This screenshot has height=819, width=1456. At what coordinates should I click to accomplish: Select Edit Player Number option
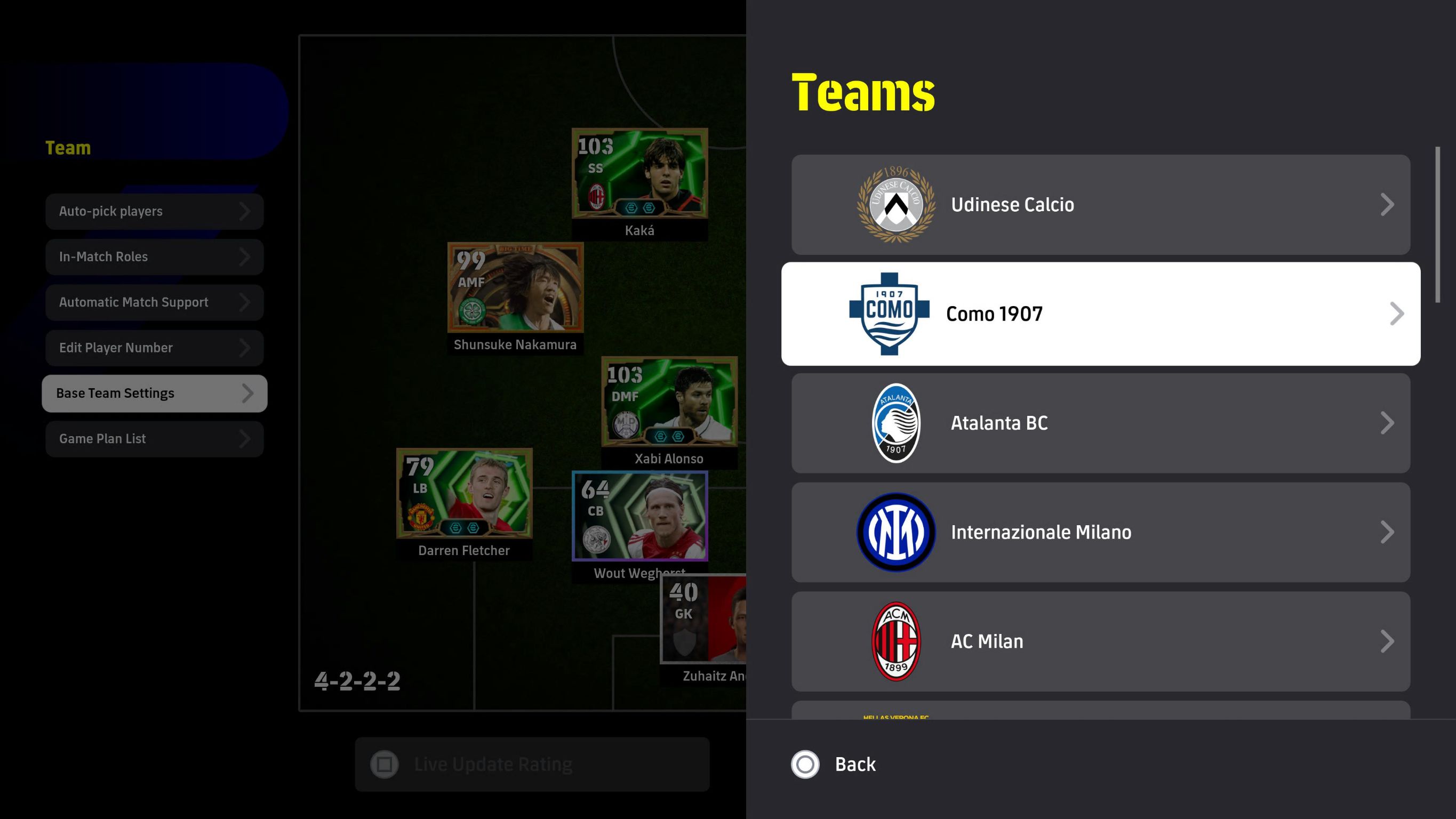point(154,348)
